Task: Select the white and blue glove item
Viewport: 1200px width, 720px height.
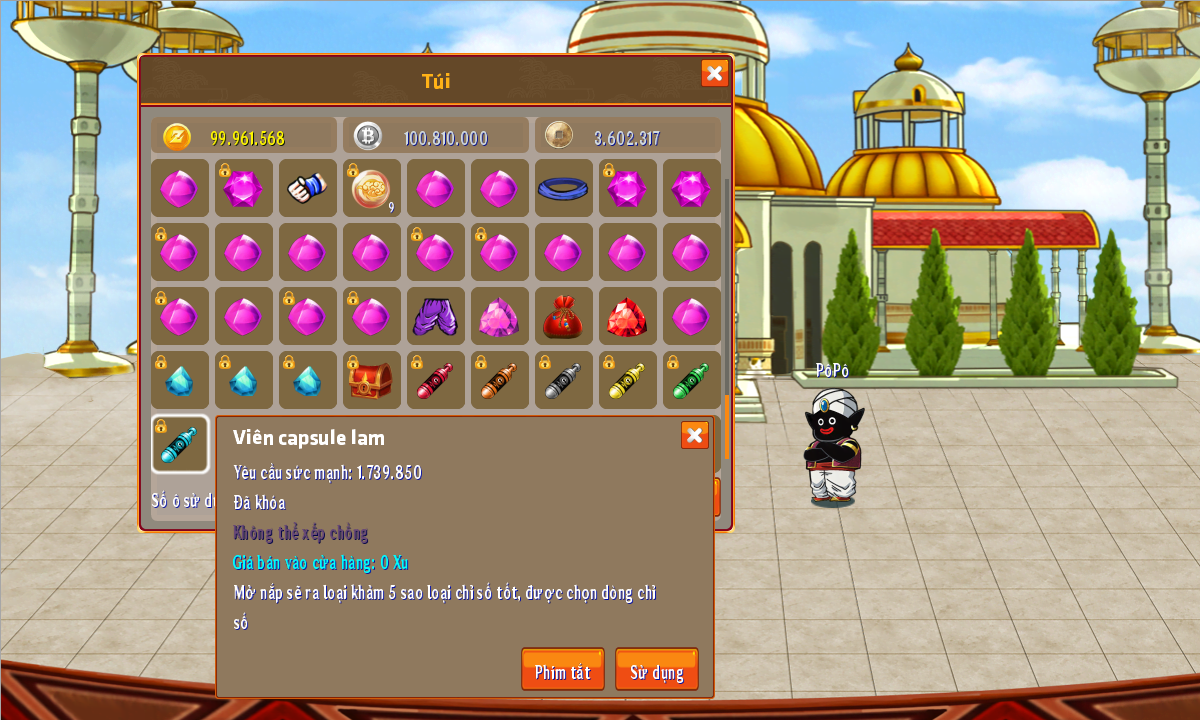Action: pyautogui.click(x=307, y=188)
